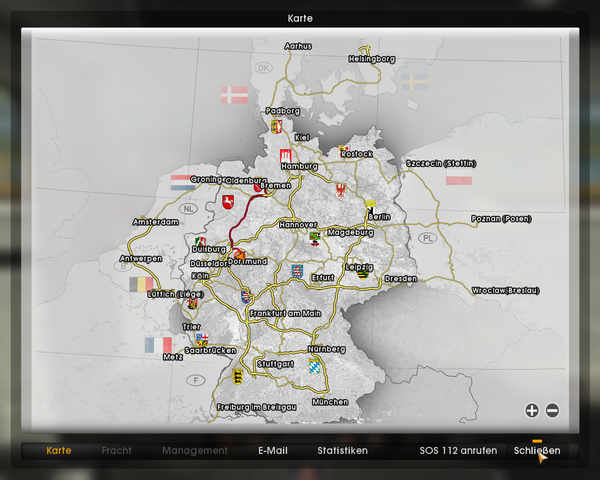Viewport: 600px width, 480px height.
Task: Close the map with Schließen
Action: 537,451
